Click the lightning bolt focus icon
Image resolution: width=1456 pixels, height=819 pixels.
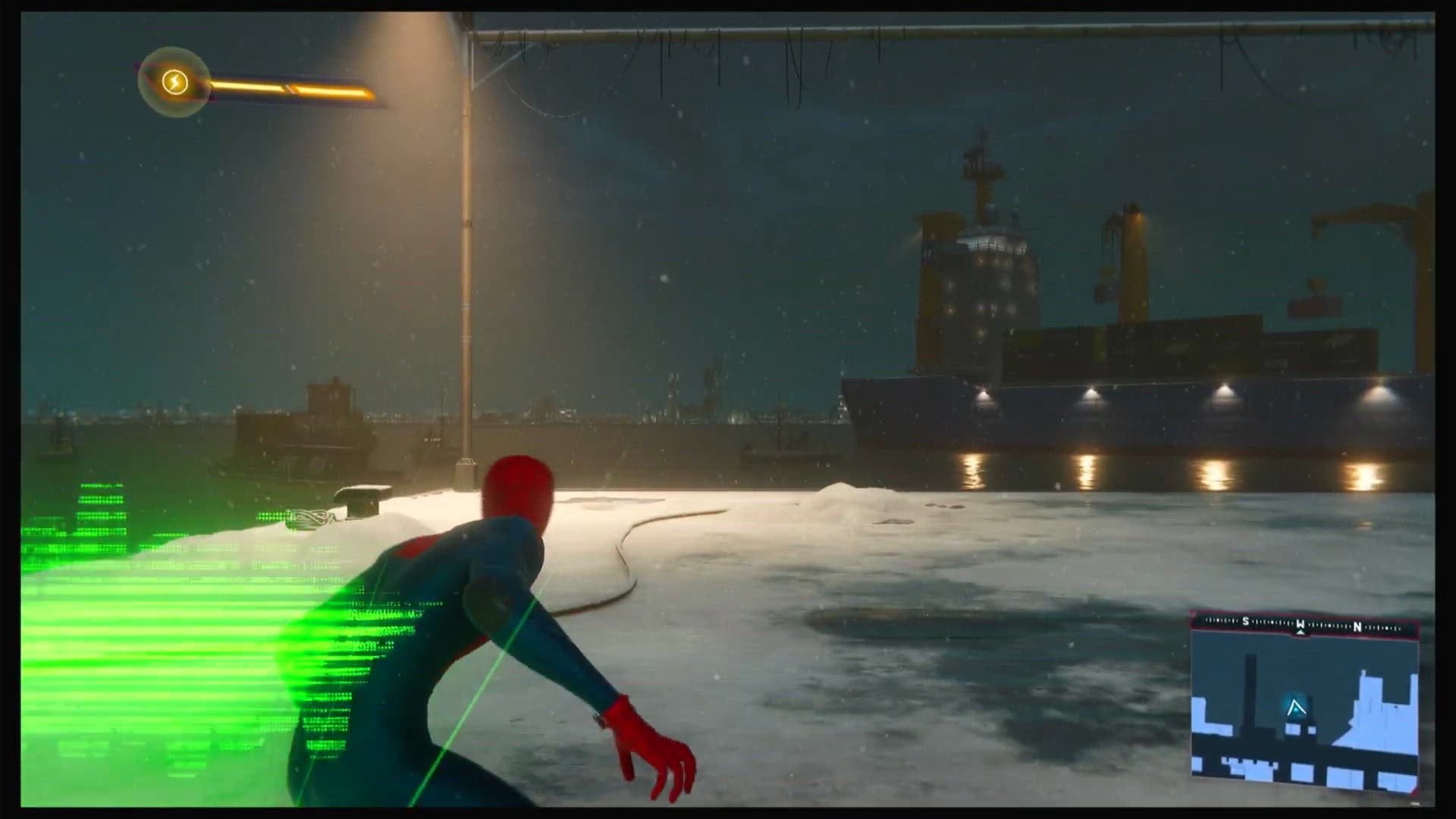pos(174,81)
